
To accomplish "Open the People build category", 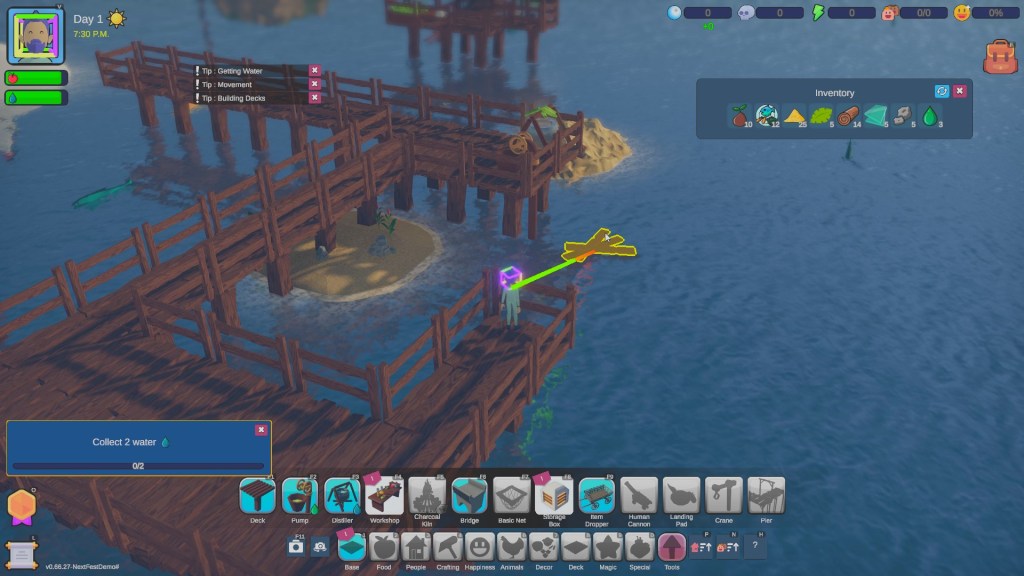I will pos(415,546).
